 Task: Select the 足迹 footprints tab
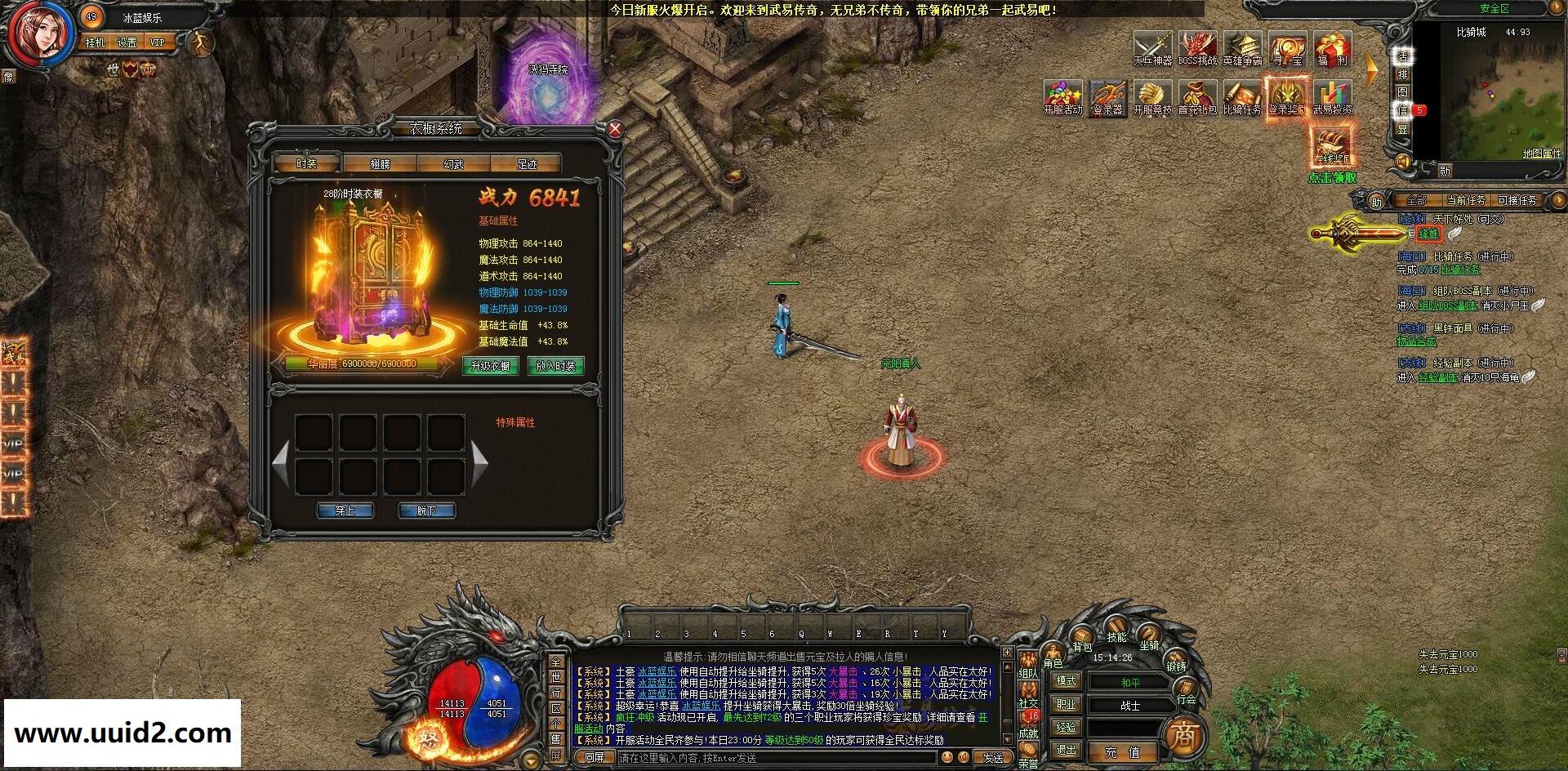[527, 163]
